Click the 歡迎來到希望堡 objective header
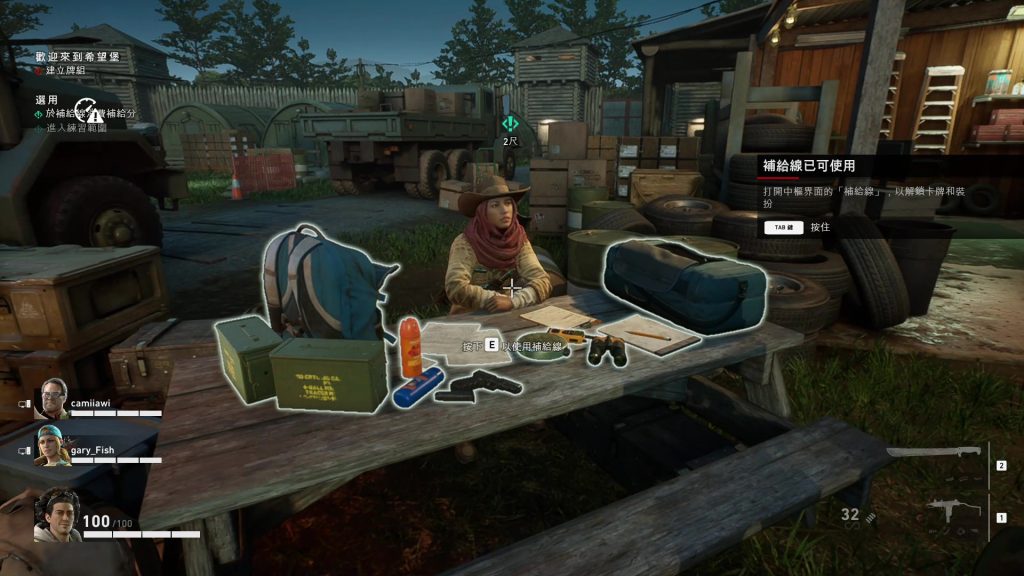The width and height of the screenshot is (1024, 576). point(77,57)
